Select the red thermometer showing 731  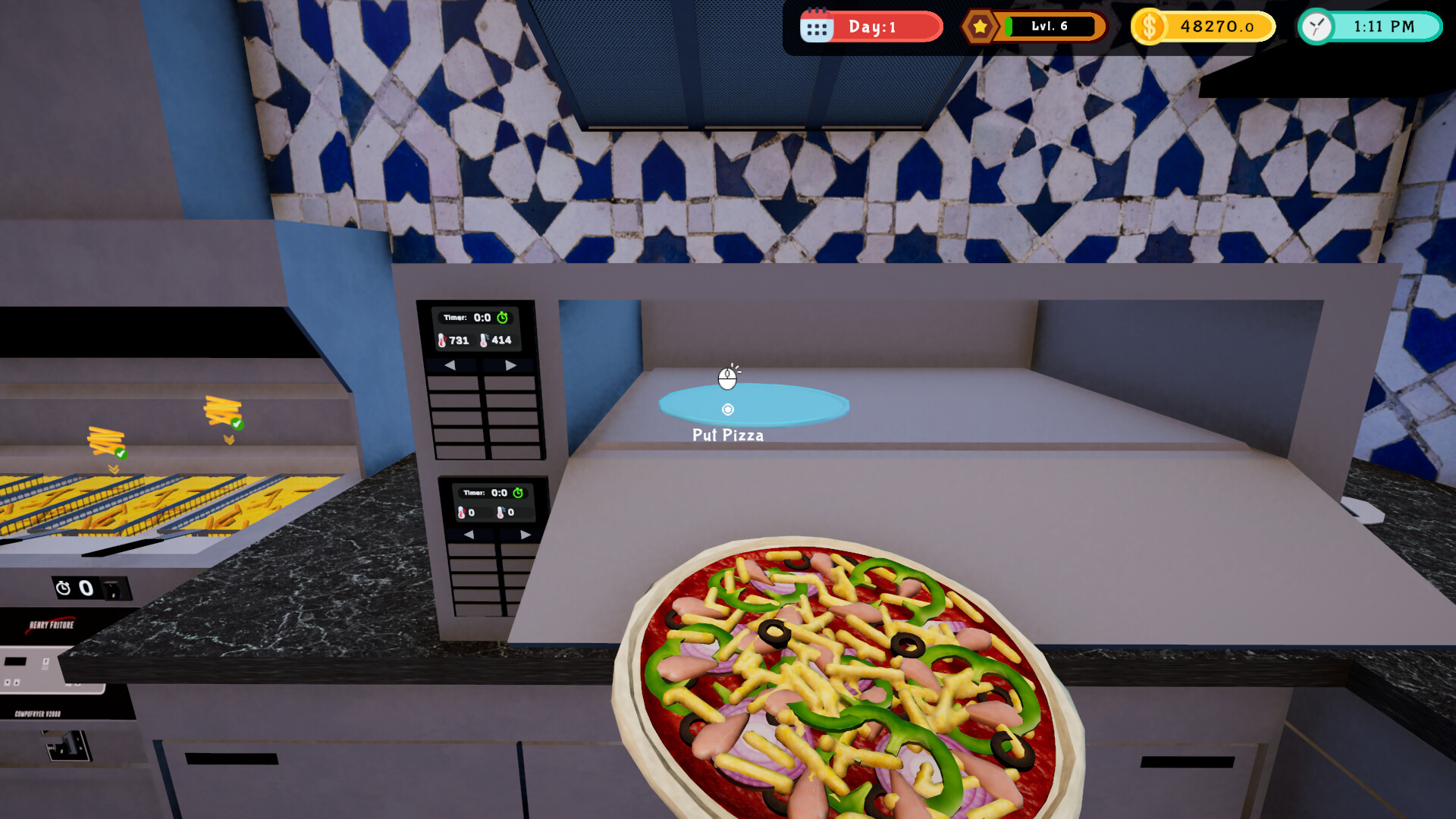pyautogui.click(x=441, y=340)
